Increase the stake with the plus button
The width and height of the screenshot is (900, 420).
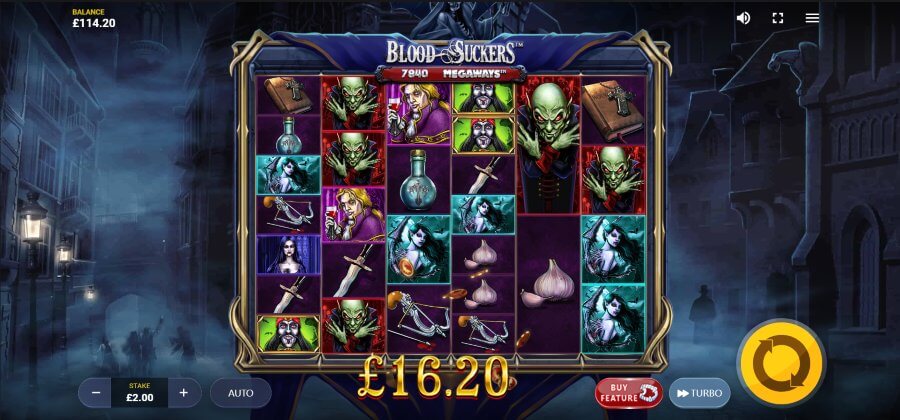pyautogui.click(x=184, y=393)
